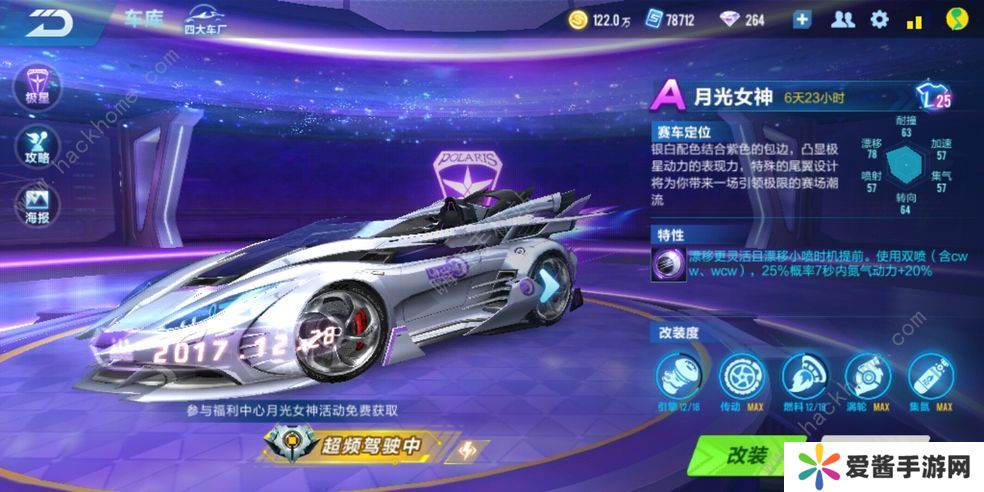This screenshot has height=492, width=984.
Task: Select the 传动 transmission upgrade icon
Action: (742, 376)
